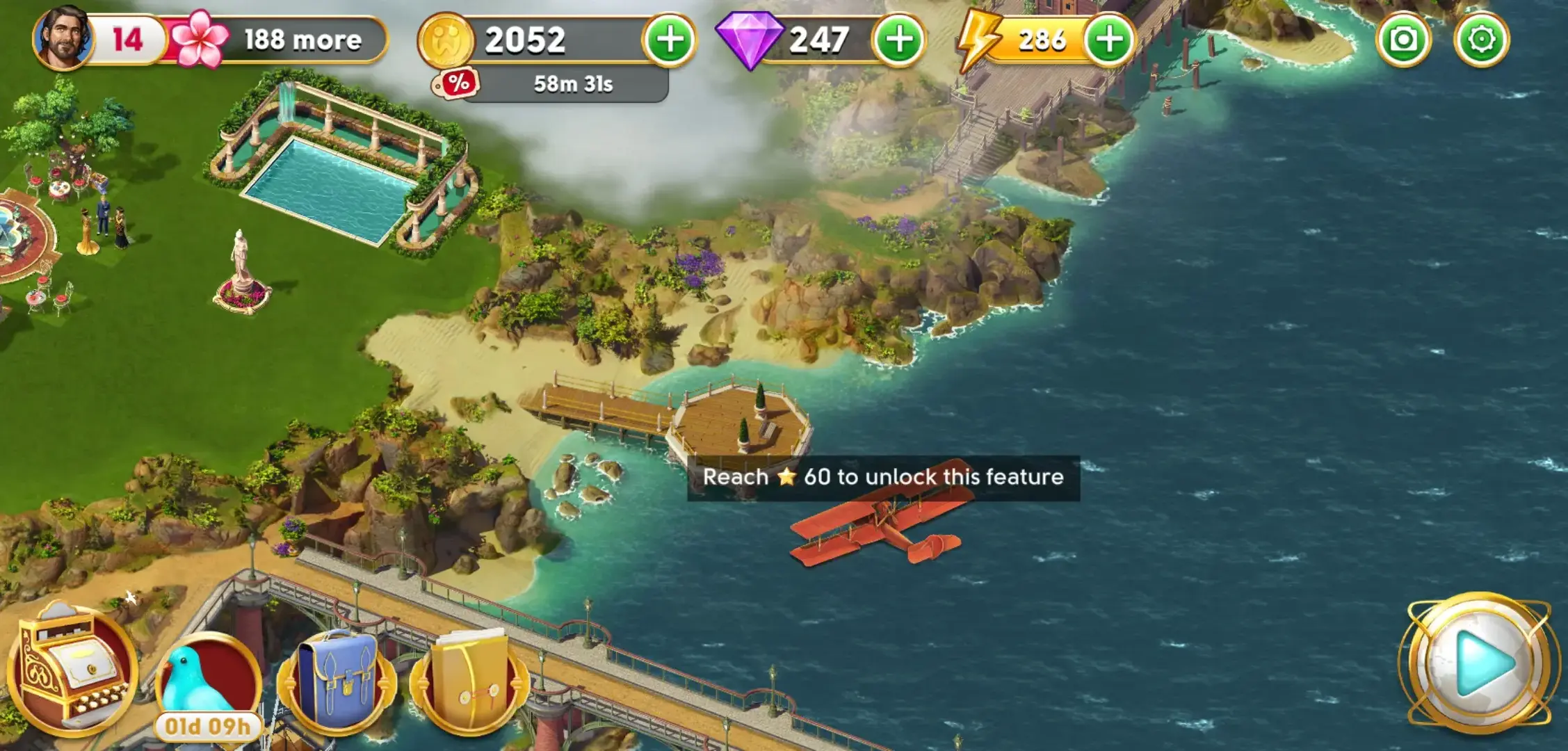Refill energy with the plus button
This screenshot has height=751, width=1568.
[1108, 40]
